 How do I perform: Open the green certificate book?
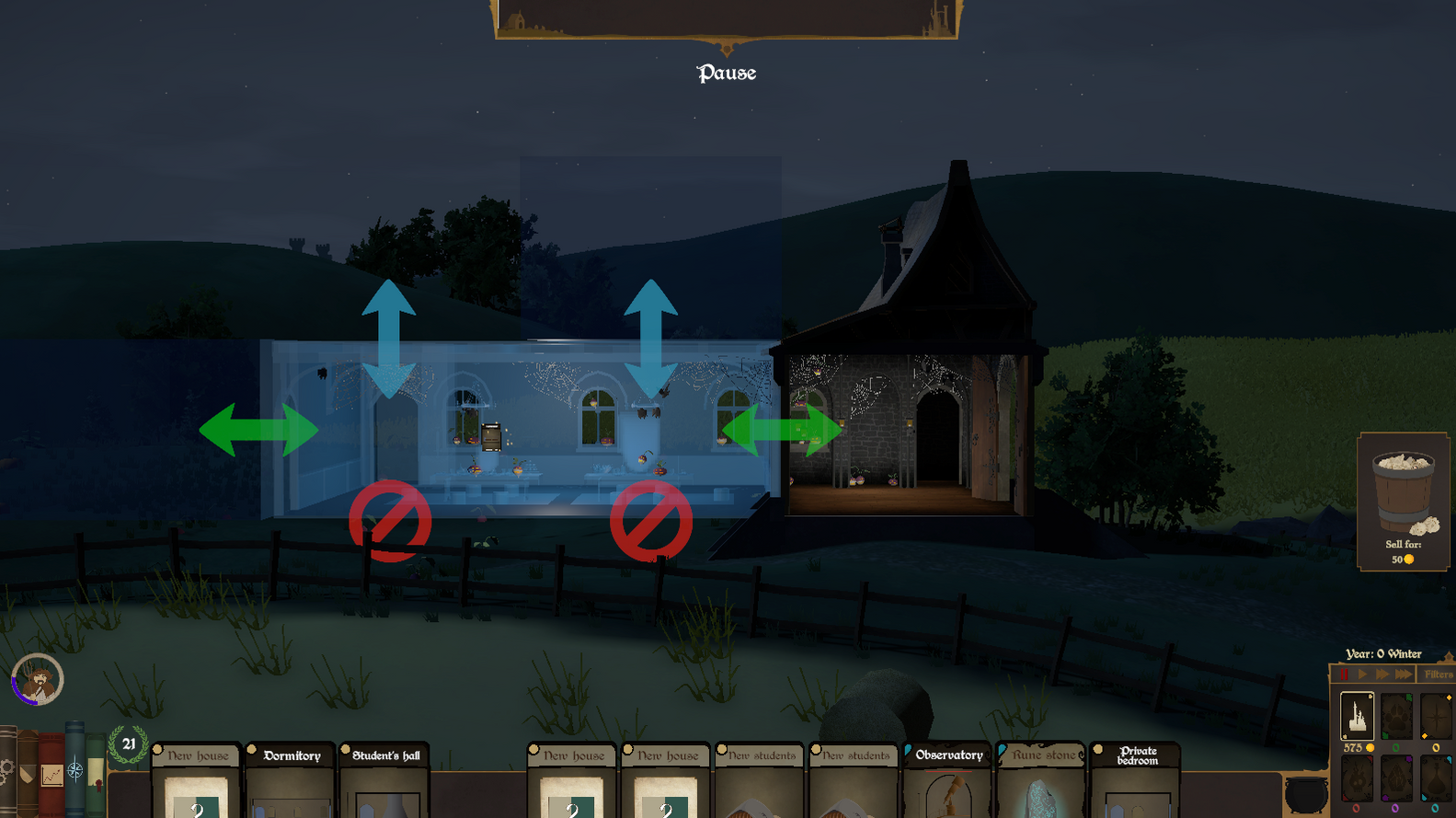point(96,774)
